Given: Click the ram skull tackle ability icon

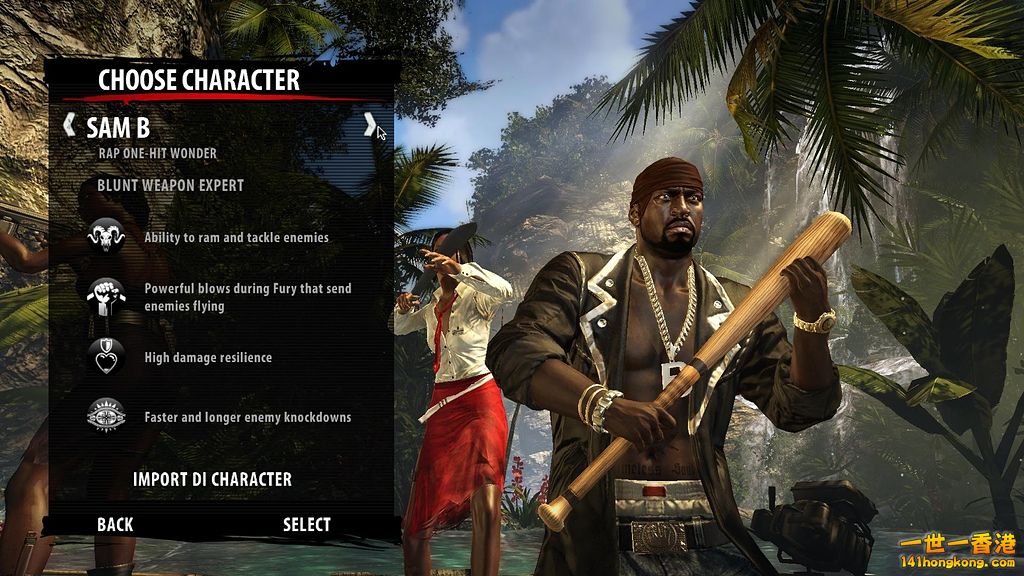Looking at the screenshot, I should (x=105, y=238).
